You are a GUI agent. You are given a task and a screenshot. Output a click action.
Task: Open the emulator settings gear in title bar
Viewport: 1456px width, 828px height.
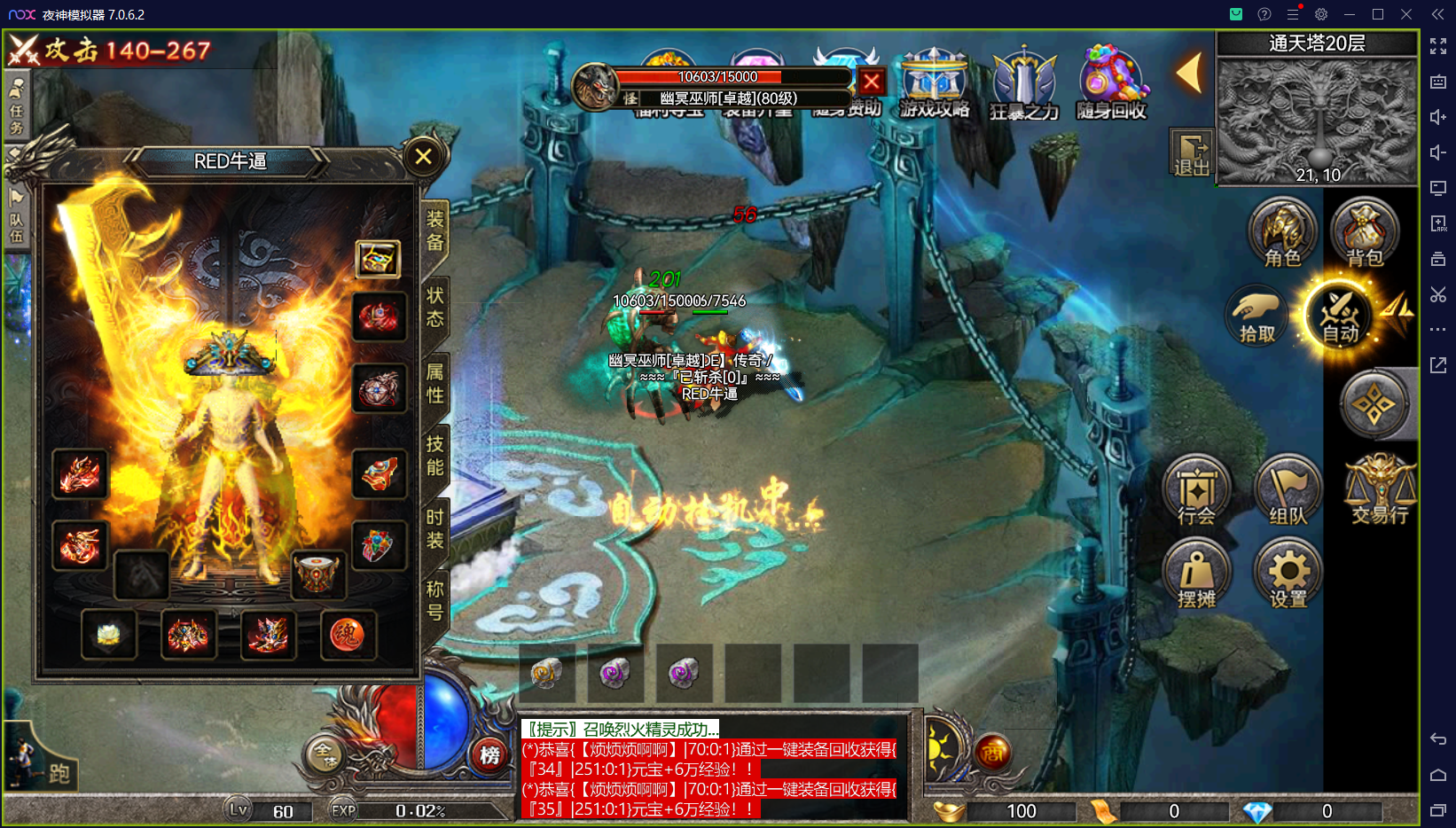(x=1321, y=14)
